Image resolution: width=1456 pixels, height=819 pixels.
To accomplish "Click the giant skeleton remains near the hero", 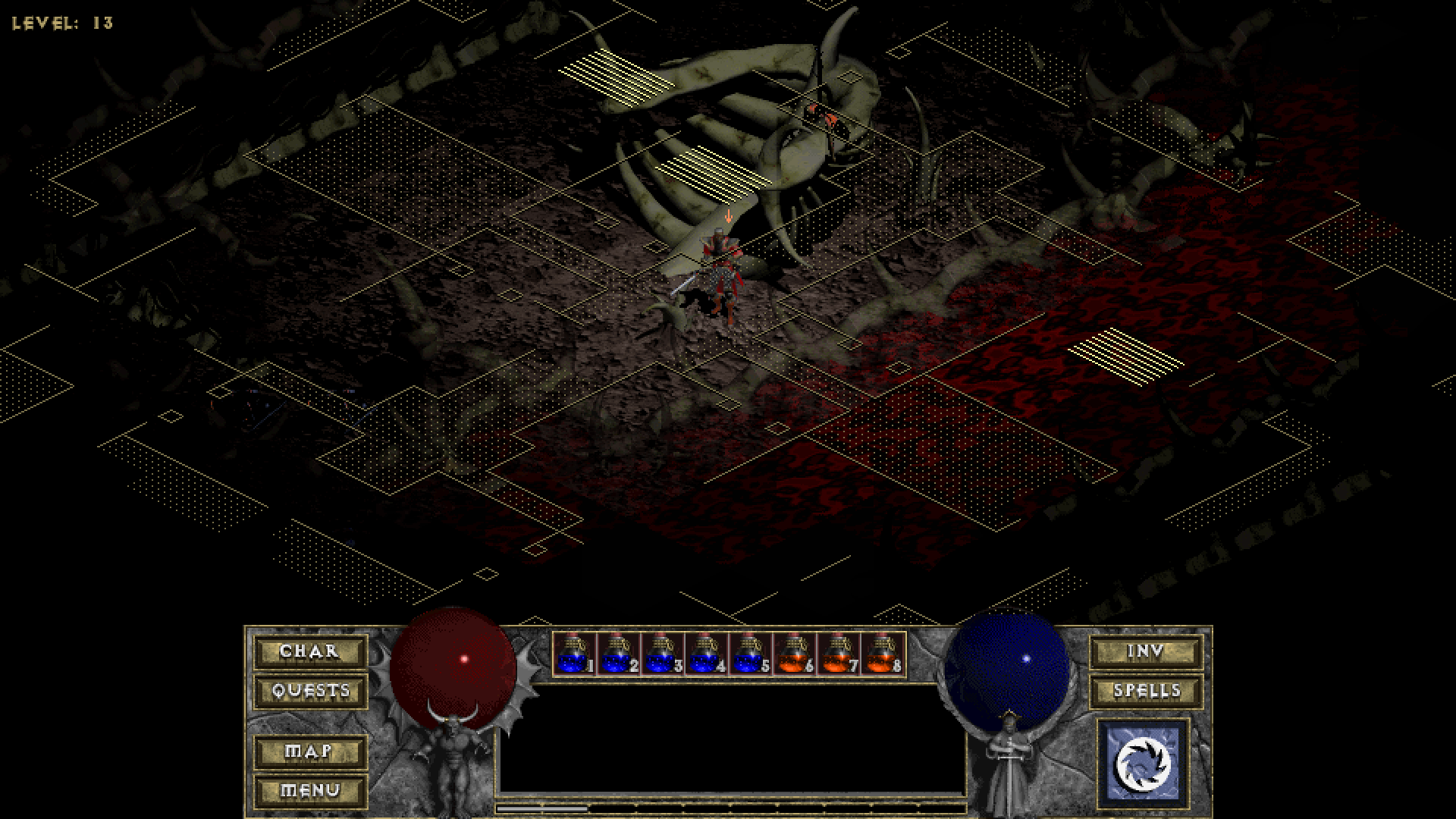I will pyautogui.click(x=751, y=129).
